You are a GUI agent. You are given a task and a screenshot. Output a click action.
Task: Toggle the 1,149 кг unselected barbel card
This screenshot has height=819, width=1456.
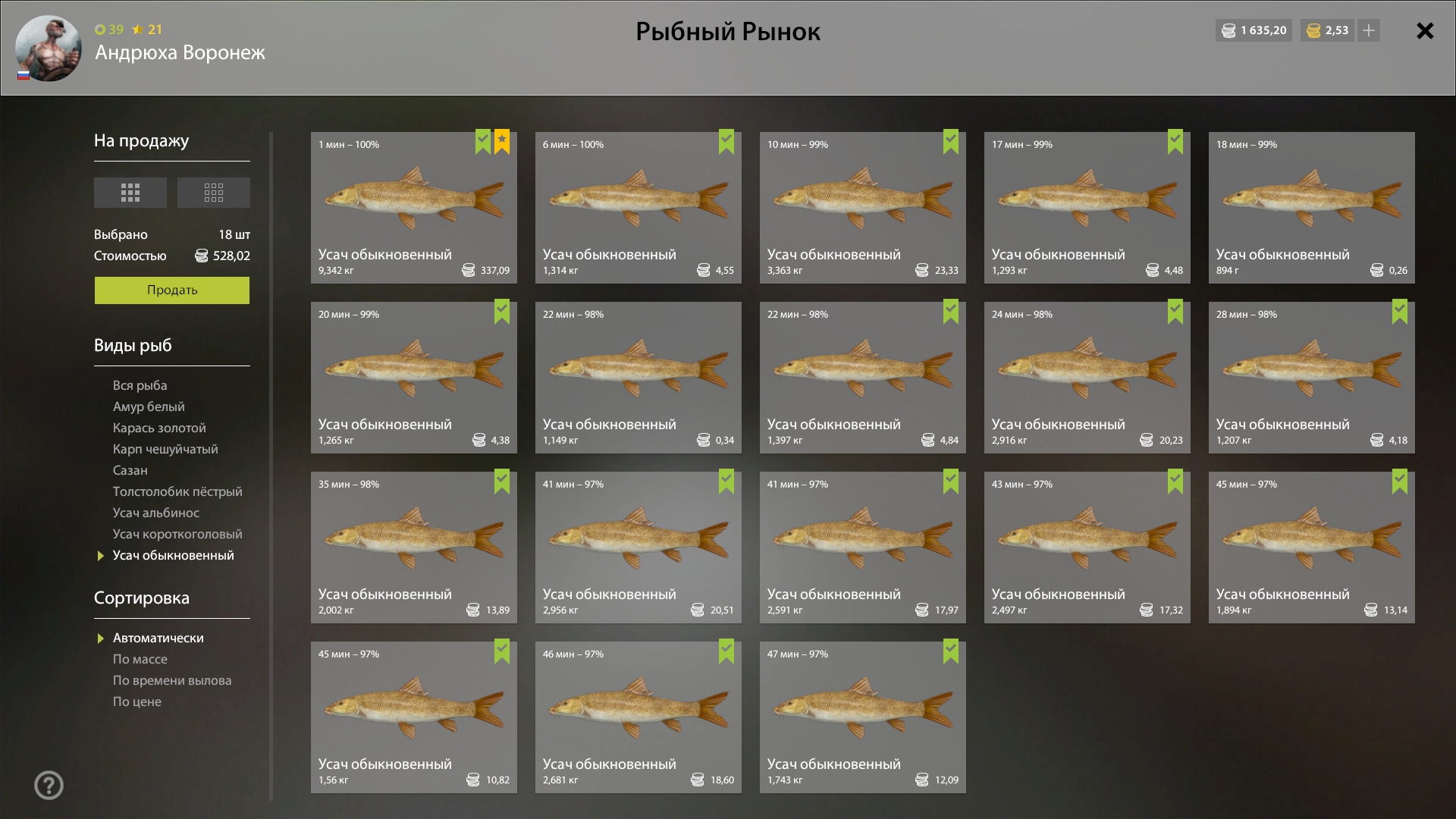coord(638,378)
